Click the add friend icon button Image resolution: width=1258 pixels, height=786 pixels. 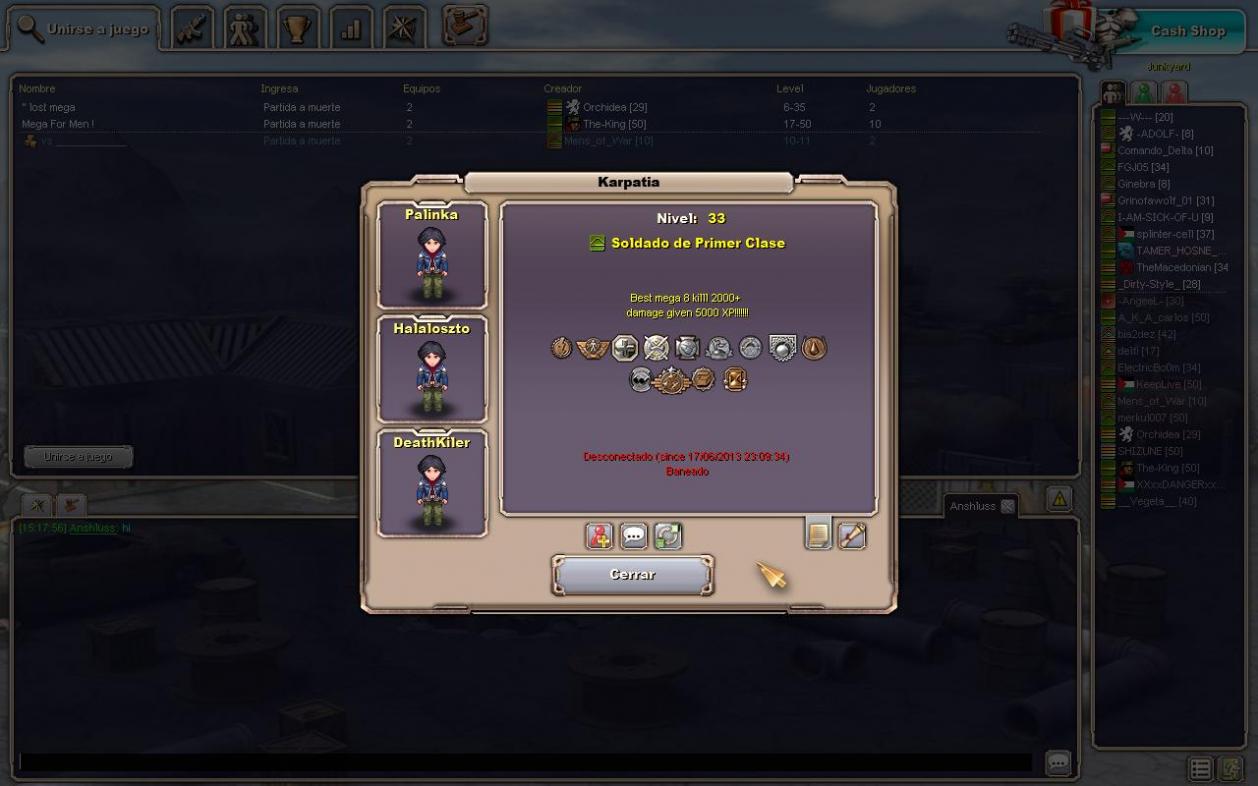[599, 536]
